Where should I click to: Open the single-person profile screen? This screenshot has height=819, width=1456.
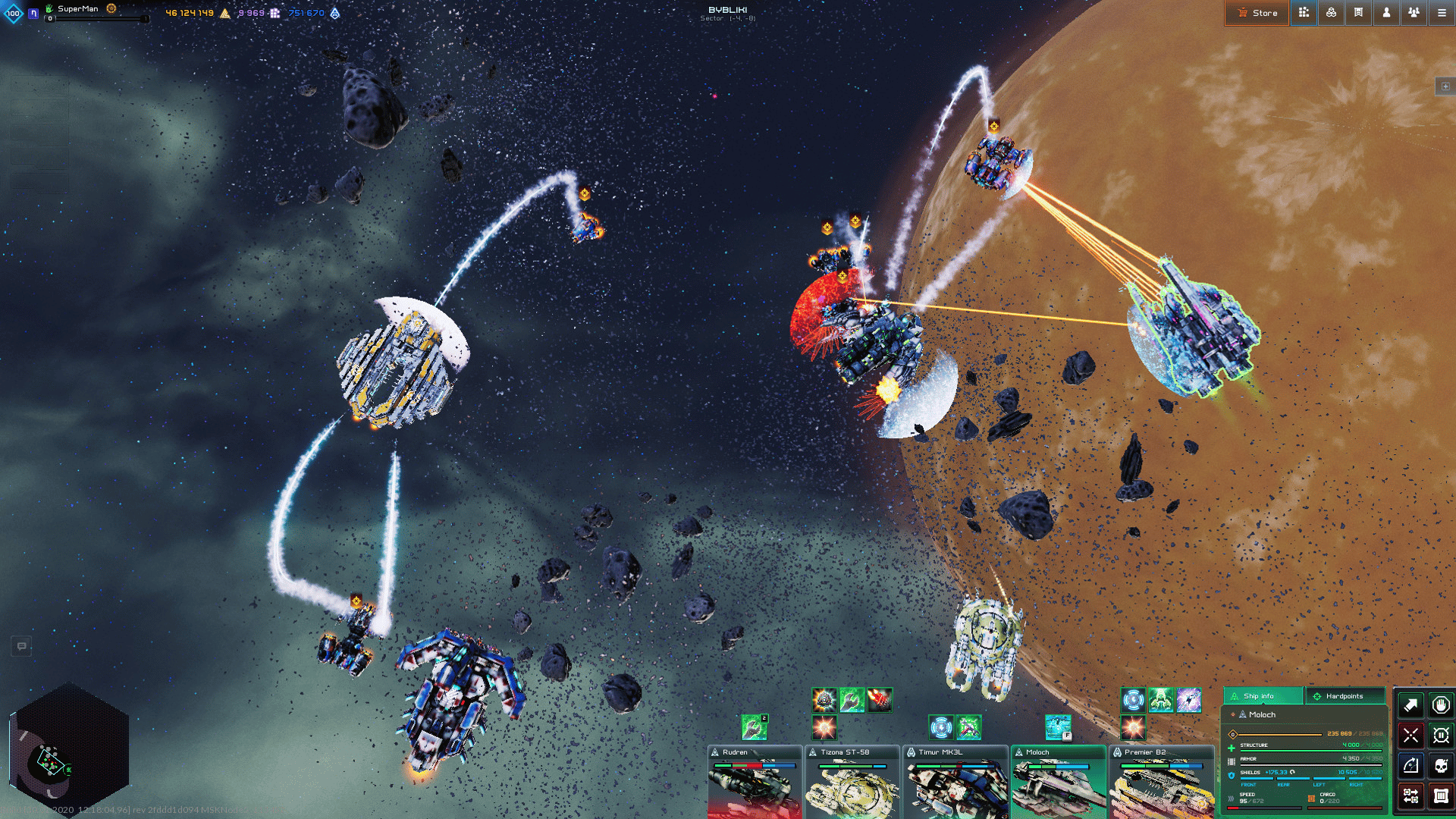[1386, 13]
